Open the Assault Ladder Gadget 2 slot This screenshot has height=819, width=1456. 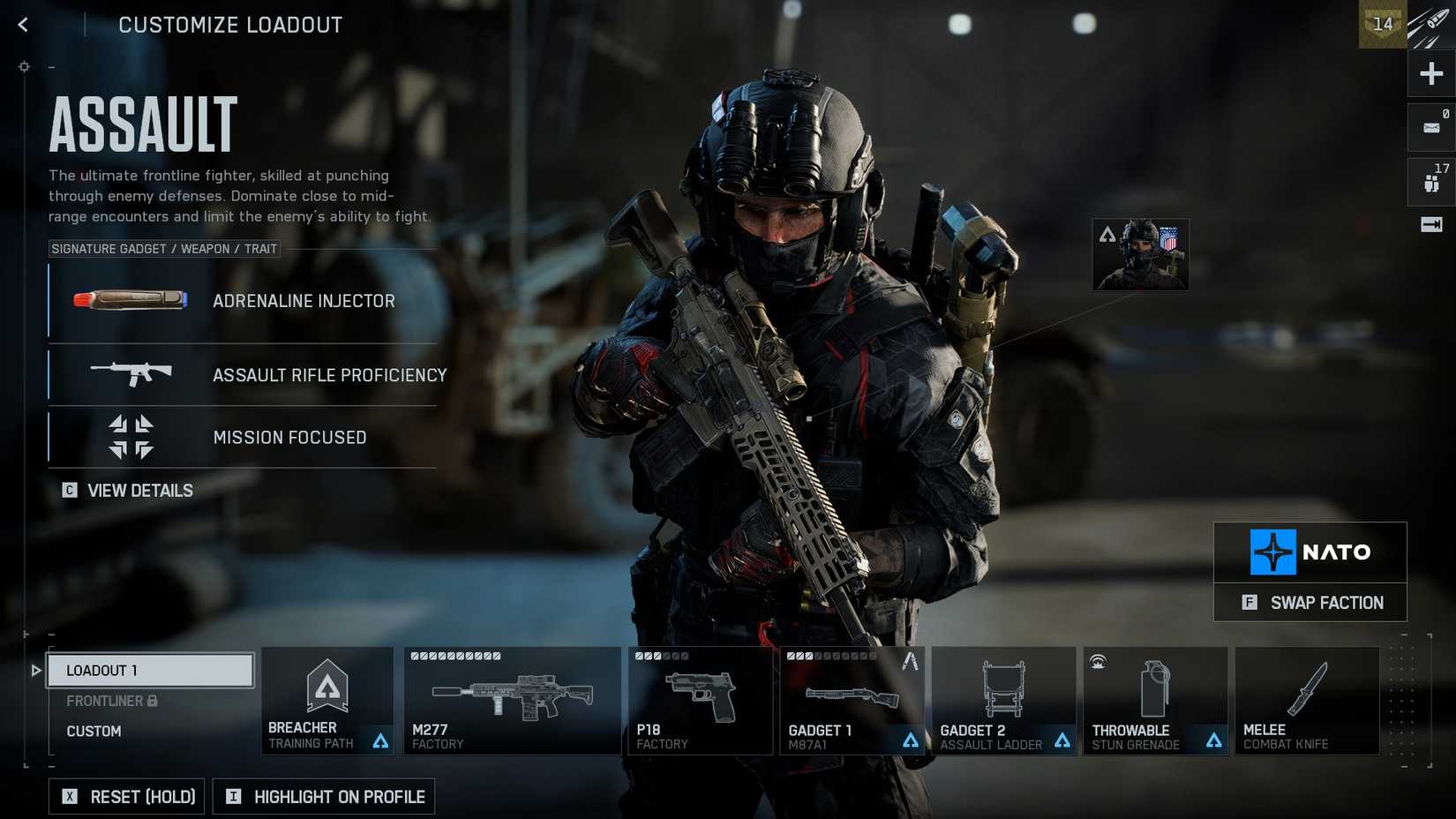coord(1003,701)
